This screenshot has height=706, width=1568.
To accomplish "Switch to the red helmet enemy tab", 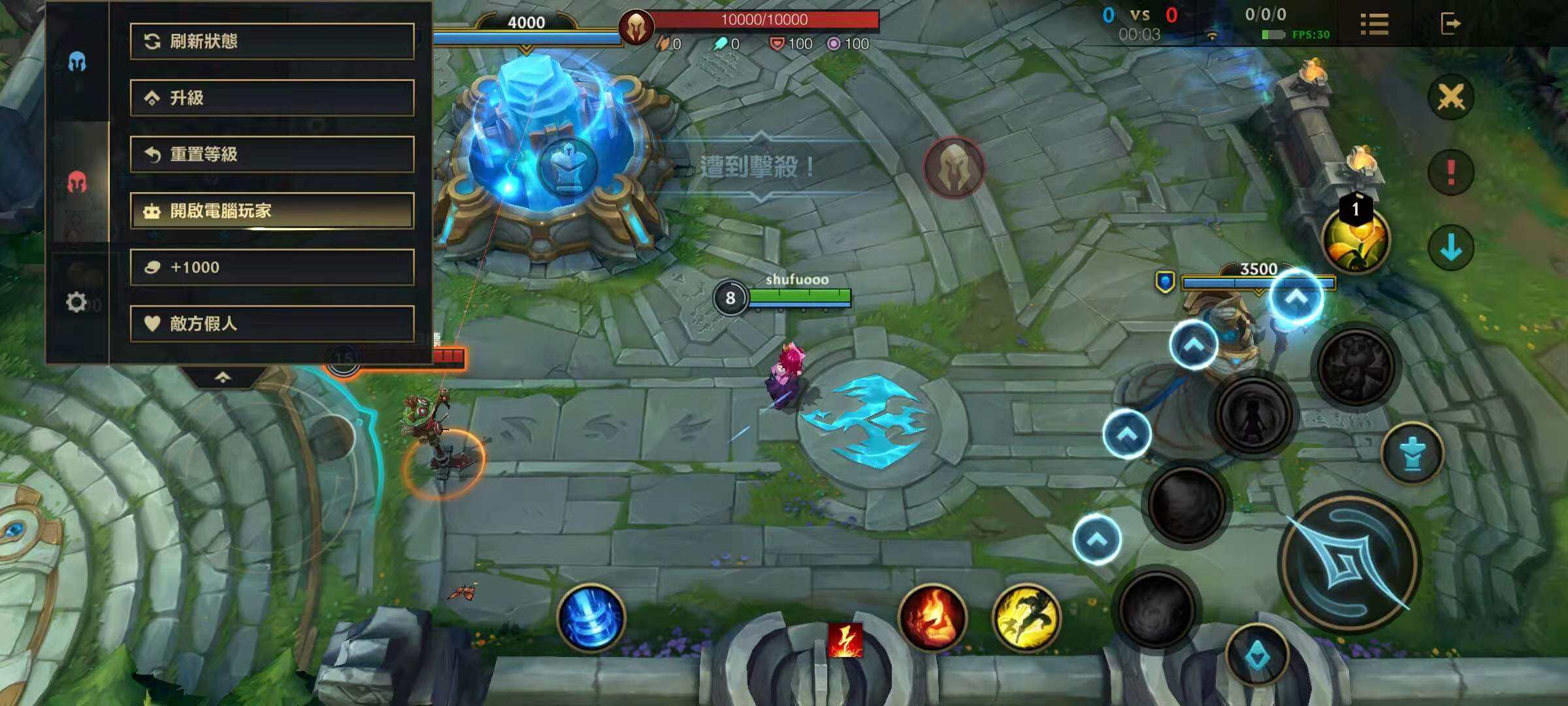I will [x=77, y=182].
